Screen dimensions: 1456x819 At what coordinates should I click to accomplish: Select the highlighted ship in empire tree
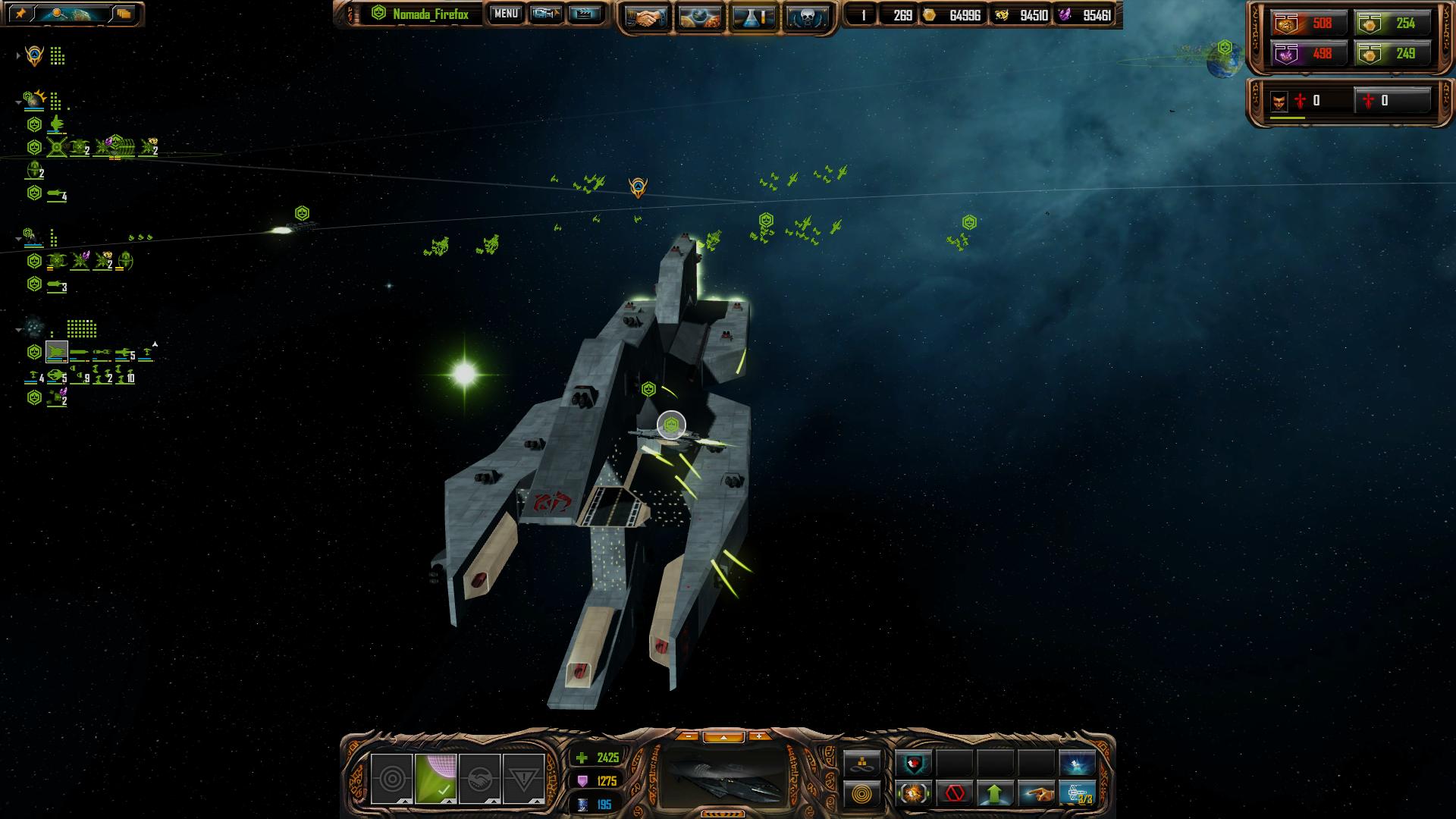click(x=57, y=352)
